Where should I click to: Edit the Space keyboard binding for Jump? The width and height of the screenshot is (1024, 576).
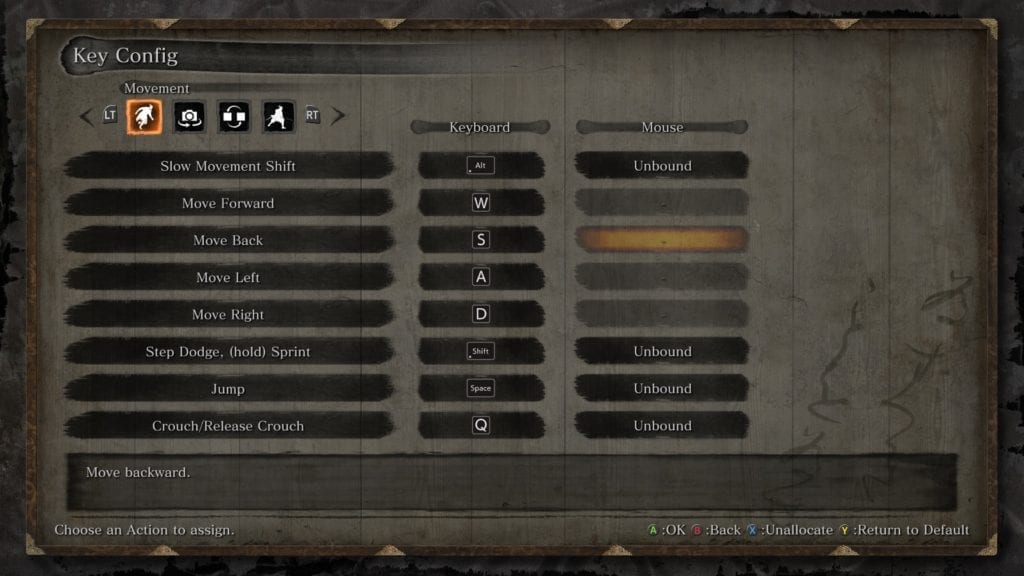[x=481, y=389]
